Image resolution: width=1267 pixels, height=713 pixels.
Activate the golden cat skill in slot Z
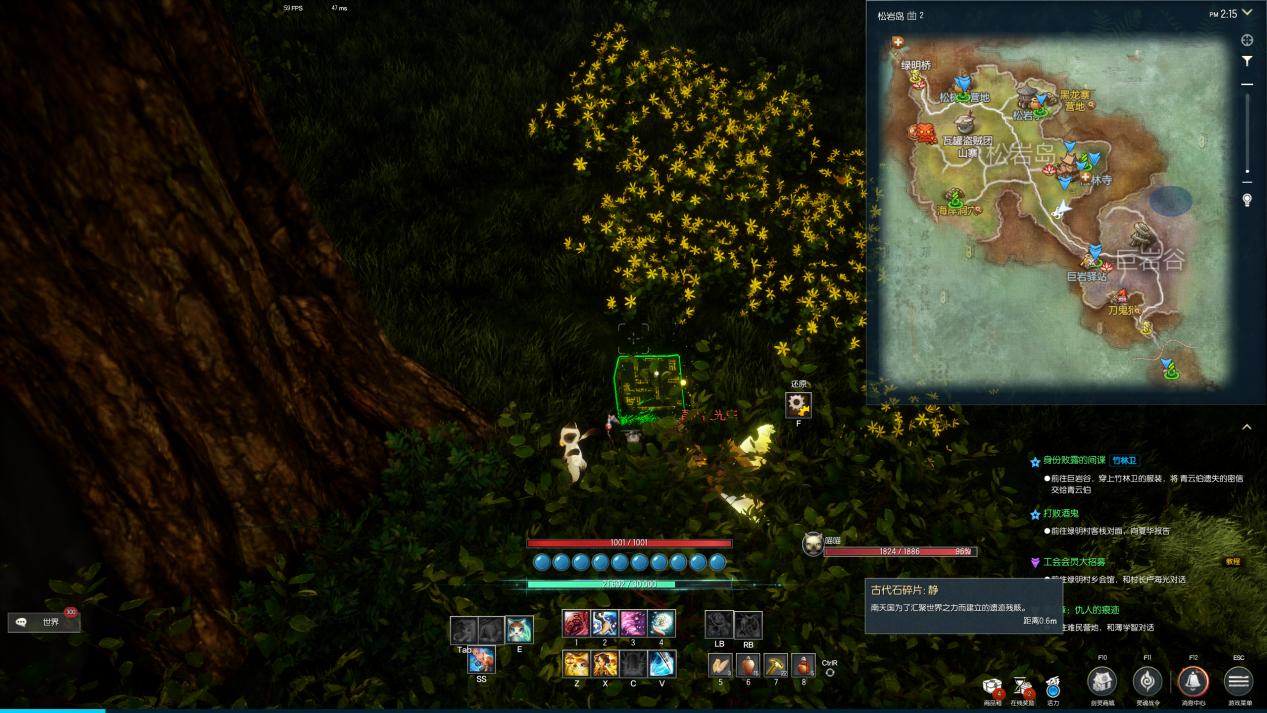tap(576, 664)
